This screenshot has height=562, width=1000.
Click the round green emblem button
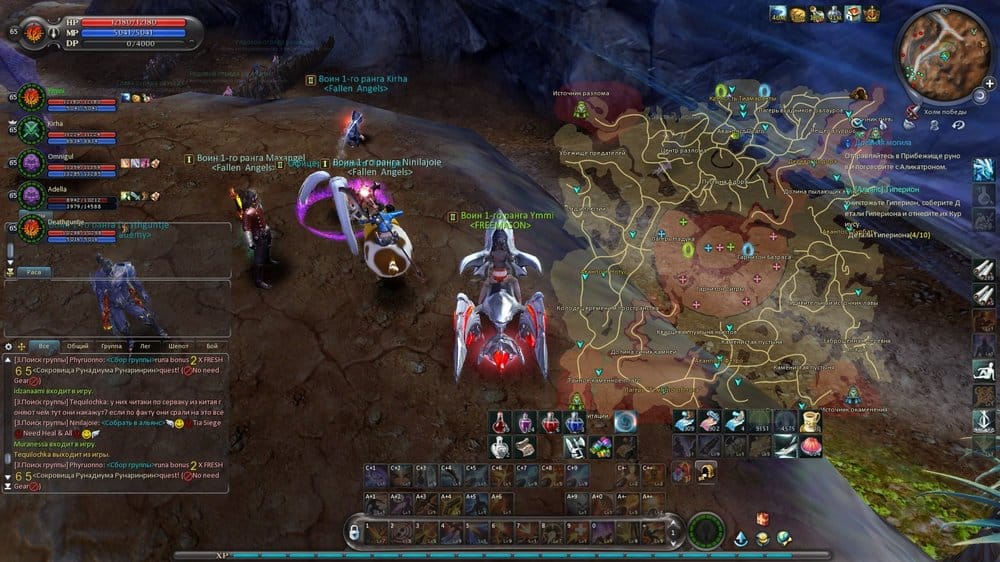click(x=707, y=530)
